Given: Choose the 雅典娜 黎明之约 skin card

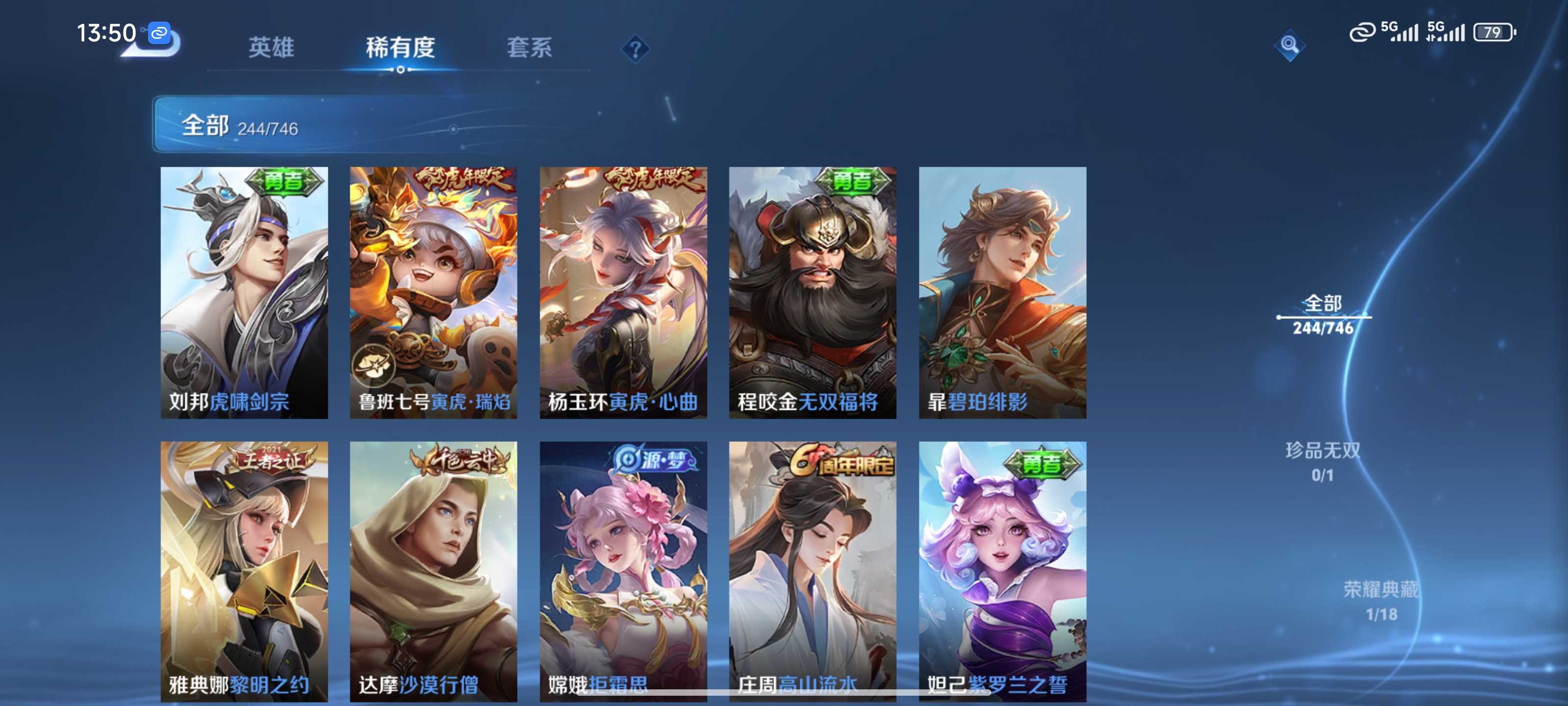Looking at the screenshot, I should tap(244, 570).
